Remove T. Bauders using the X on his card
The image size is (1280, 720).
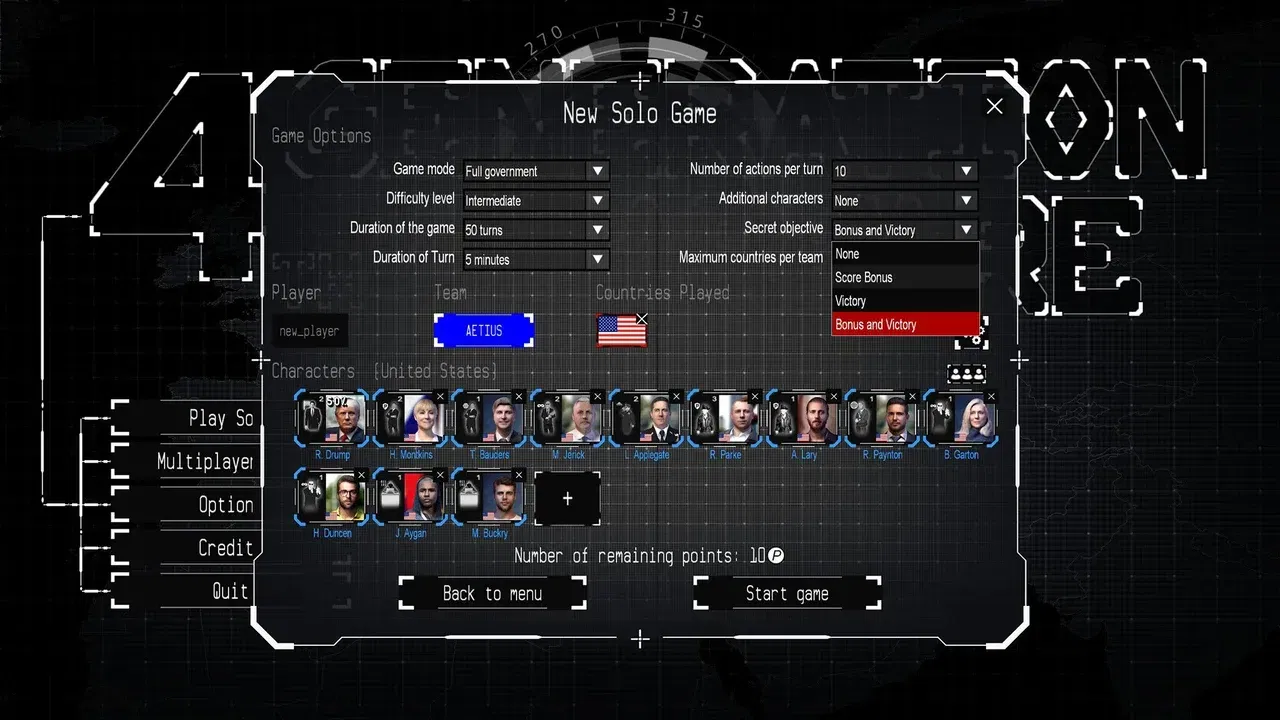click(519, 396)
